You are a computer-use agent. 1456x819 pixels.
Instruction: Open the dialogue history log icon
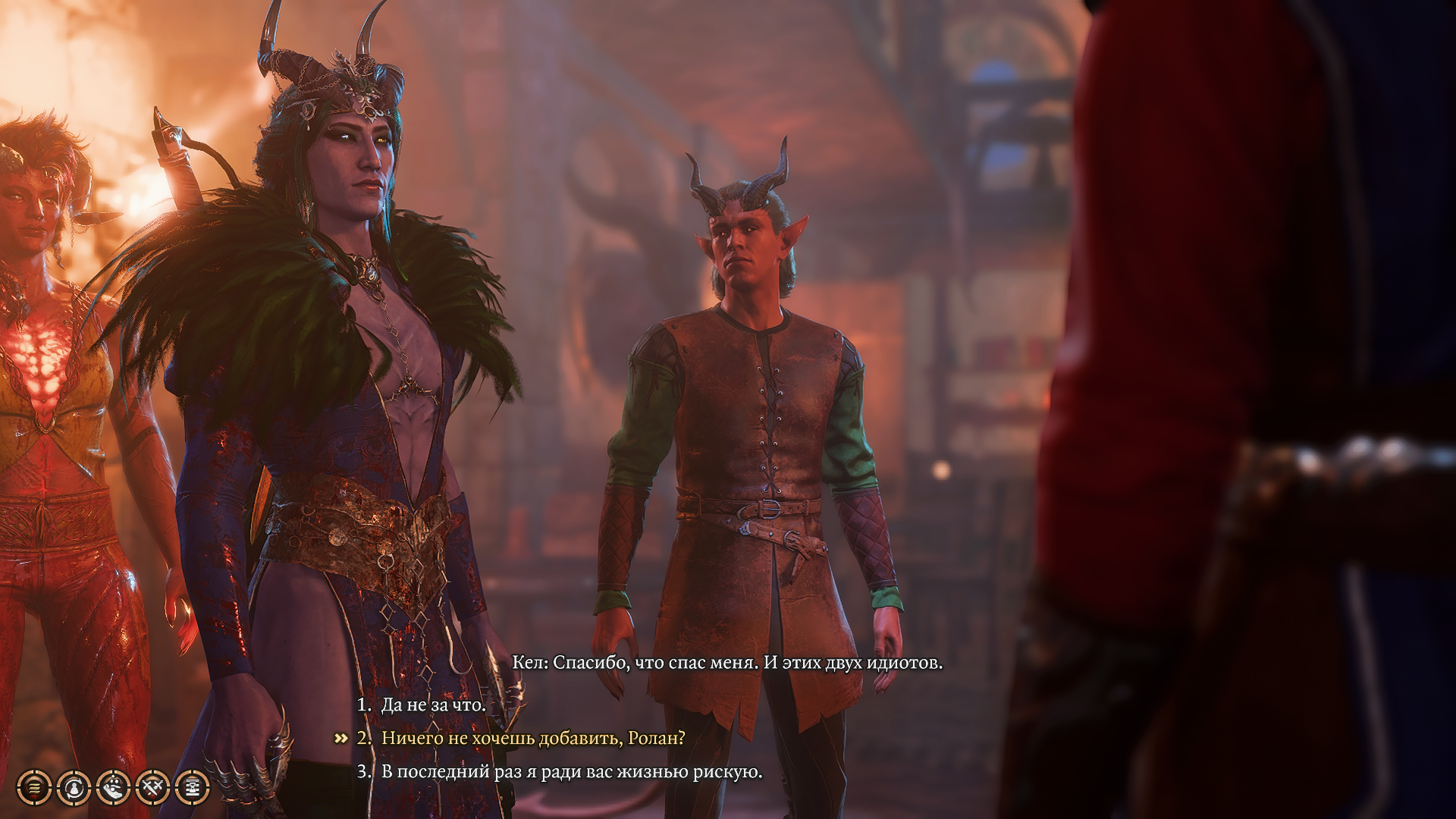pyautogui.click(x=33, y=788)
